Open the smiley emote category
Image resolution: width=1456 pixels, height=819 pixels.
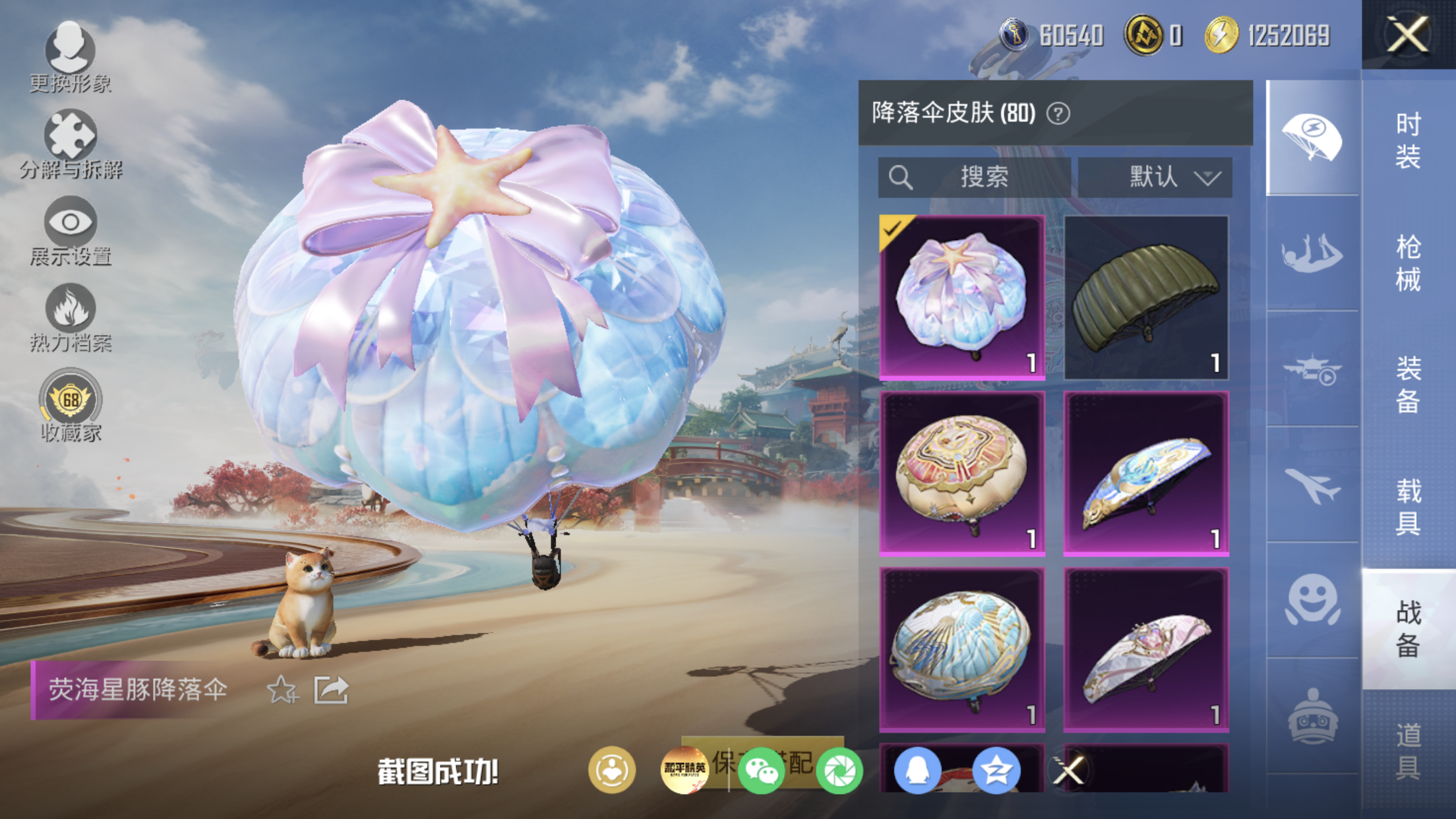coord(1312,600)
